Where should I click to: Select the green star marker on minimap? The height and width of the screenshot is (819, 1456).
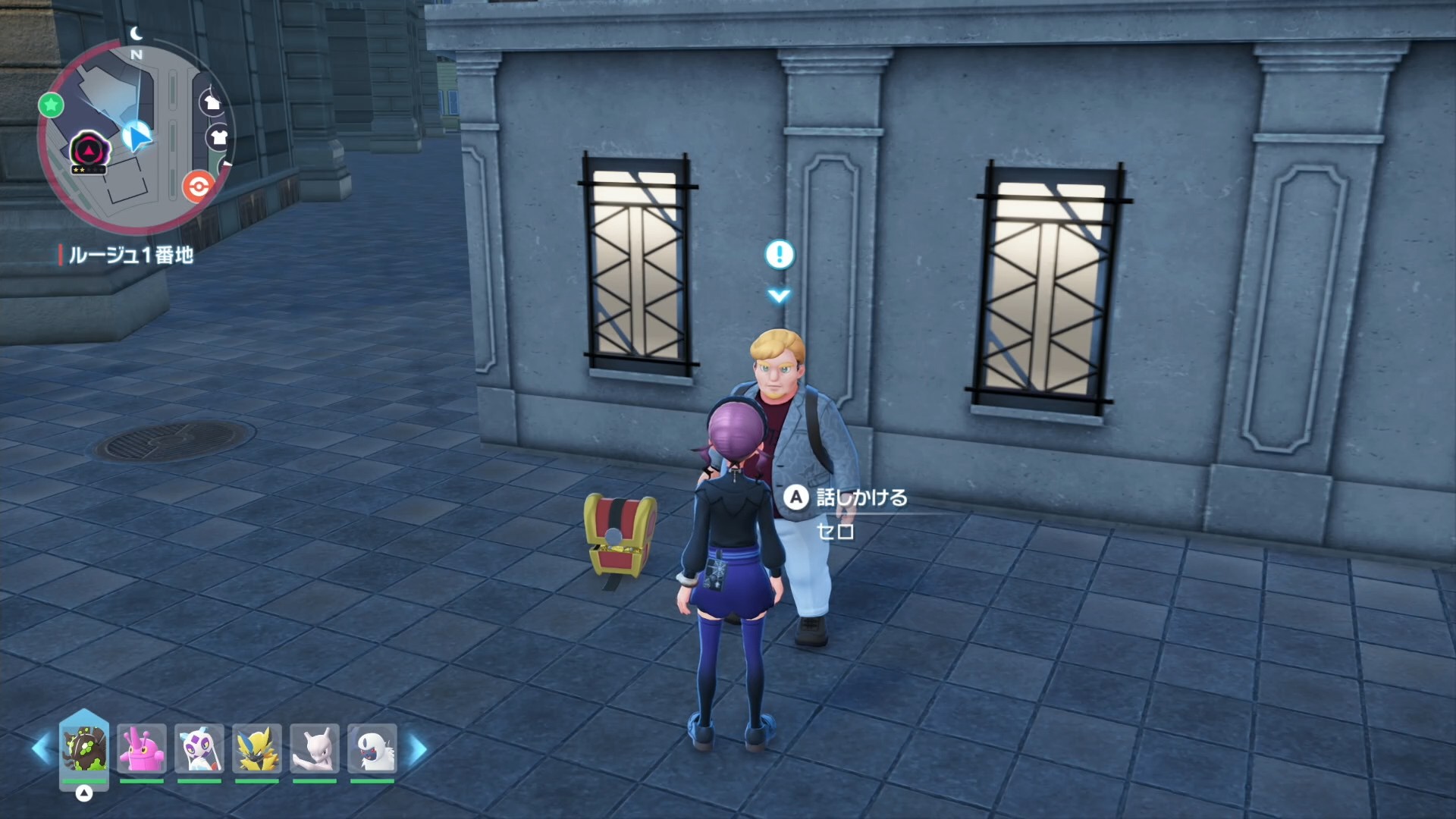coord(51,105)
